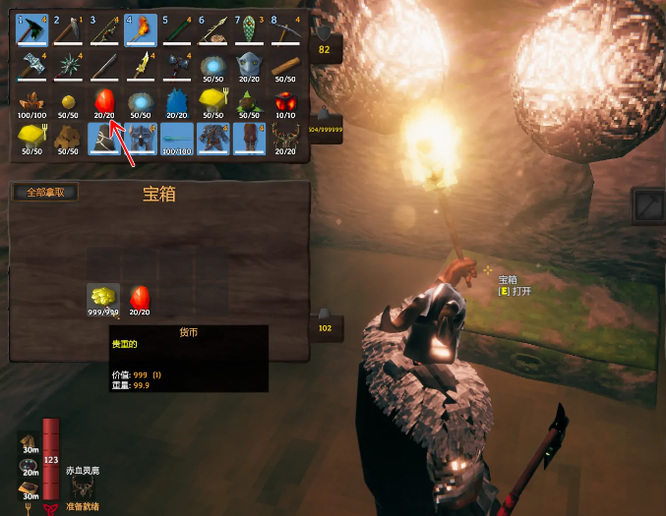Viewport: 666px width, 516px height.
Task: Choose the wood log stack in inventory
Action: (286, 66)
